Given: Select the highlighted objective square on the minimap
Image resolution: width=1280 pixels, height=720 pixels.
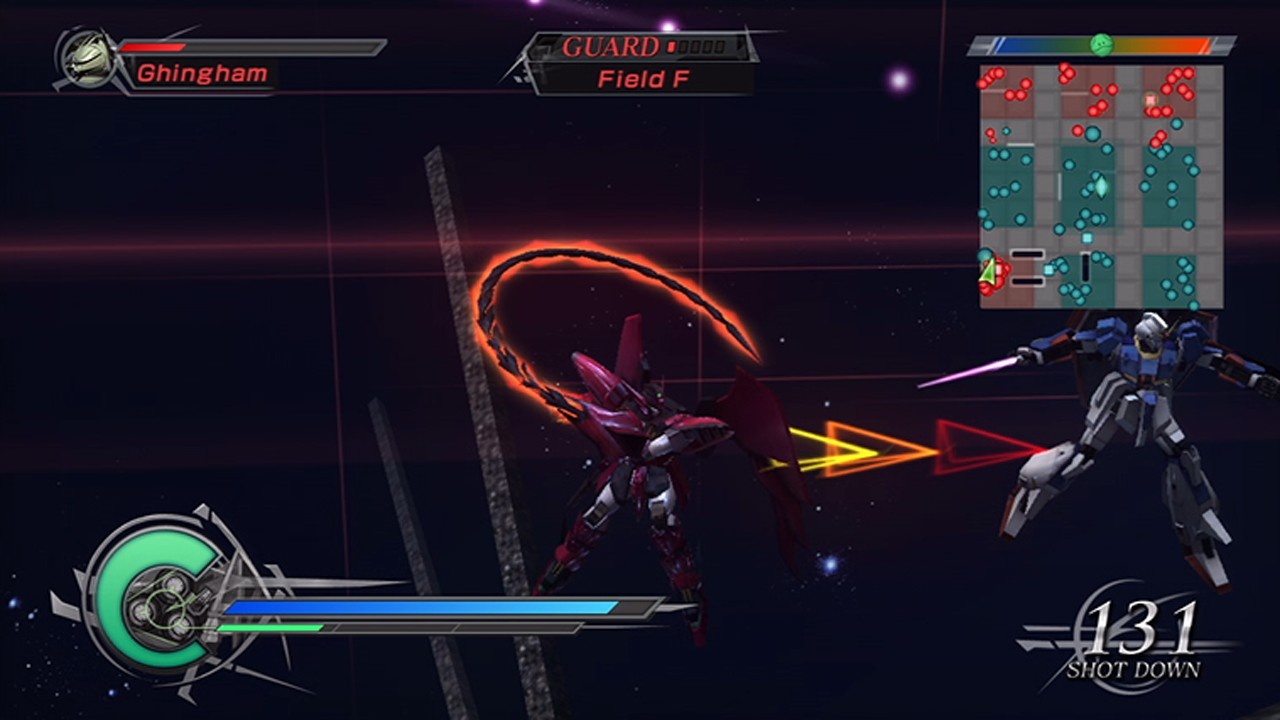Looking at the screenshot, I should tap(1150, 99).
